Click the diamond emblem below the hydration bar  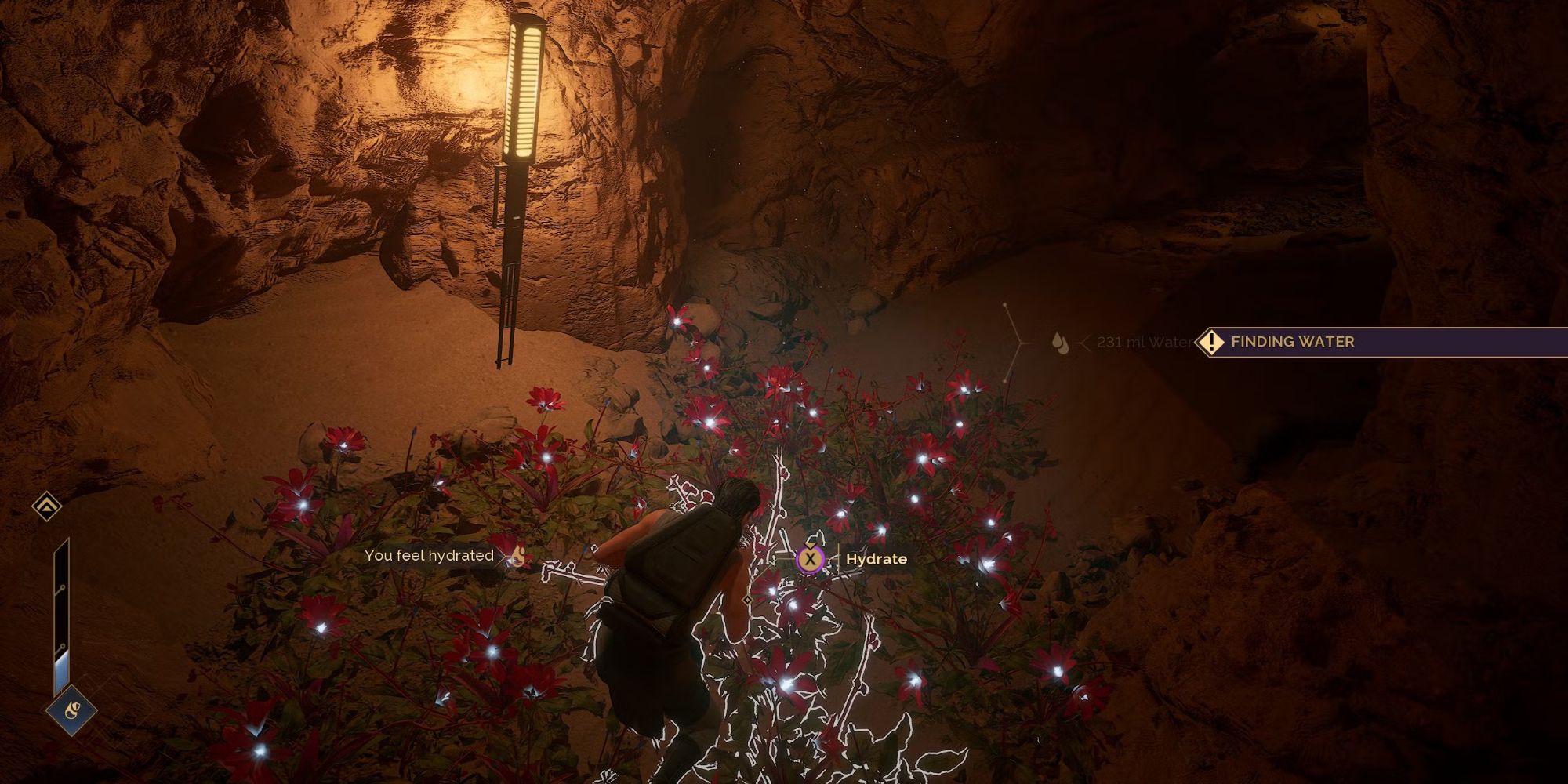pyautogui.click(x=71, y=712)
